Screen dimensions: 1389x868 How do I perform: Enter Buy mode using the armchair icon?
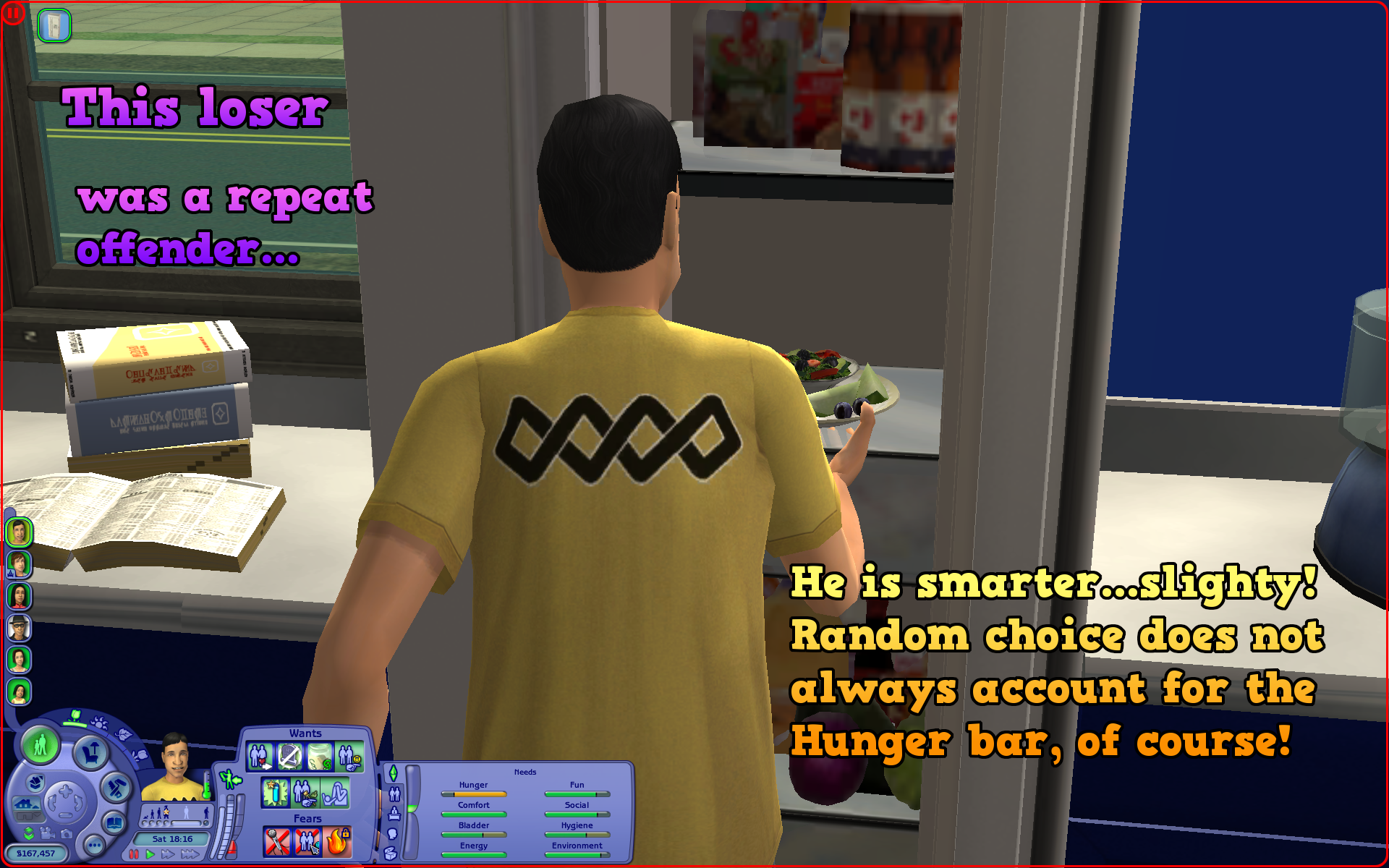point(92,752)
